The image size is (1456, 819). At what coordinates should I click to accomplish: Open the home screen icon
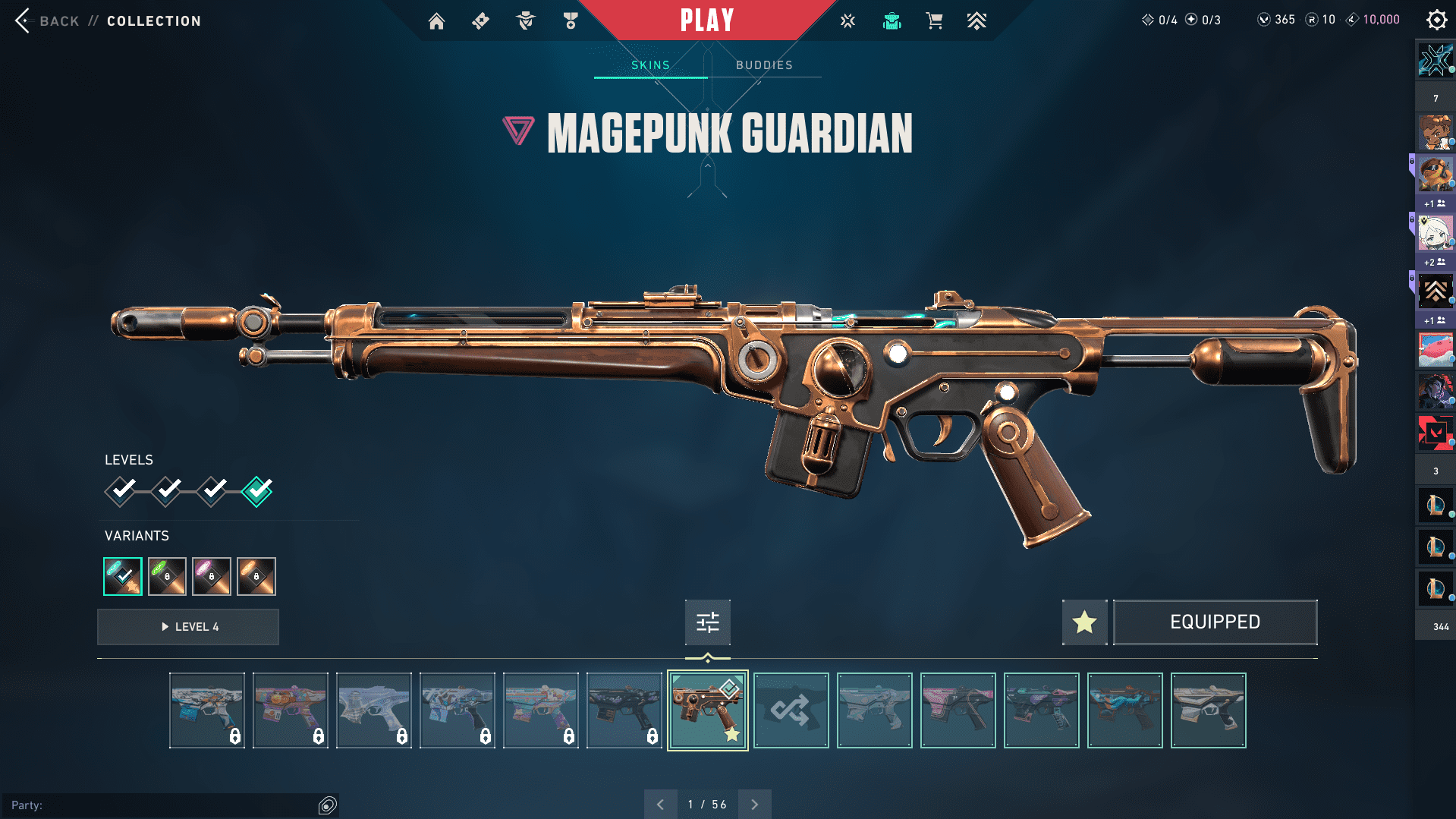[x=436, y=21]
